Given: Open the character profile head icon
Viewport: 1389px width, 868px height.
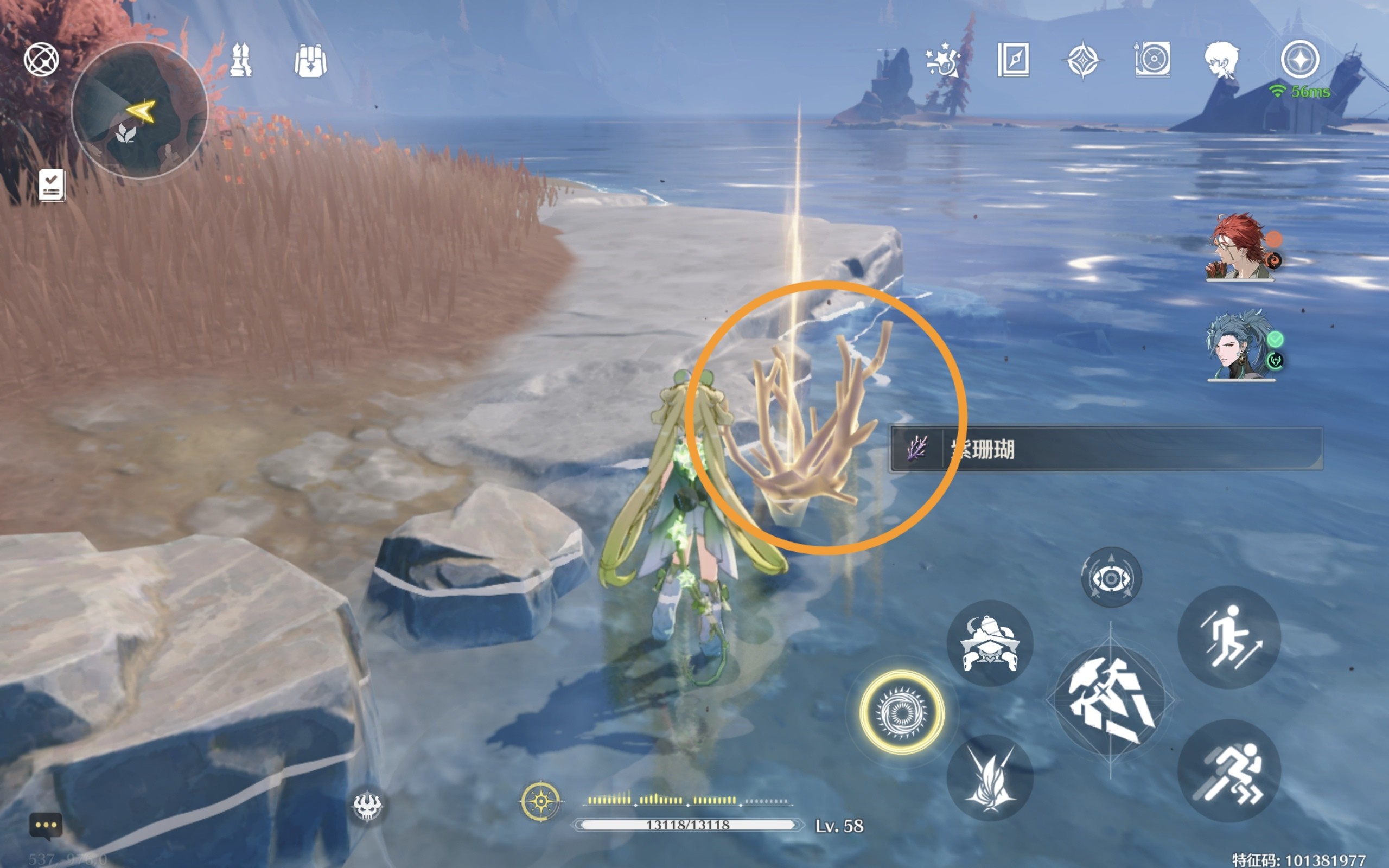Looking at the screenshot, I should point(1221,60).
